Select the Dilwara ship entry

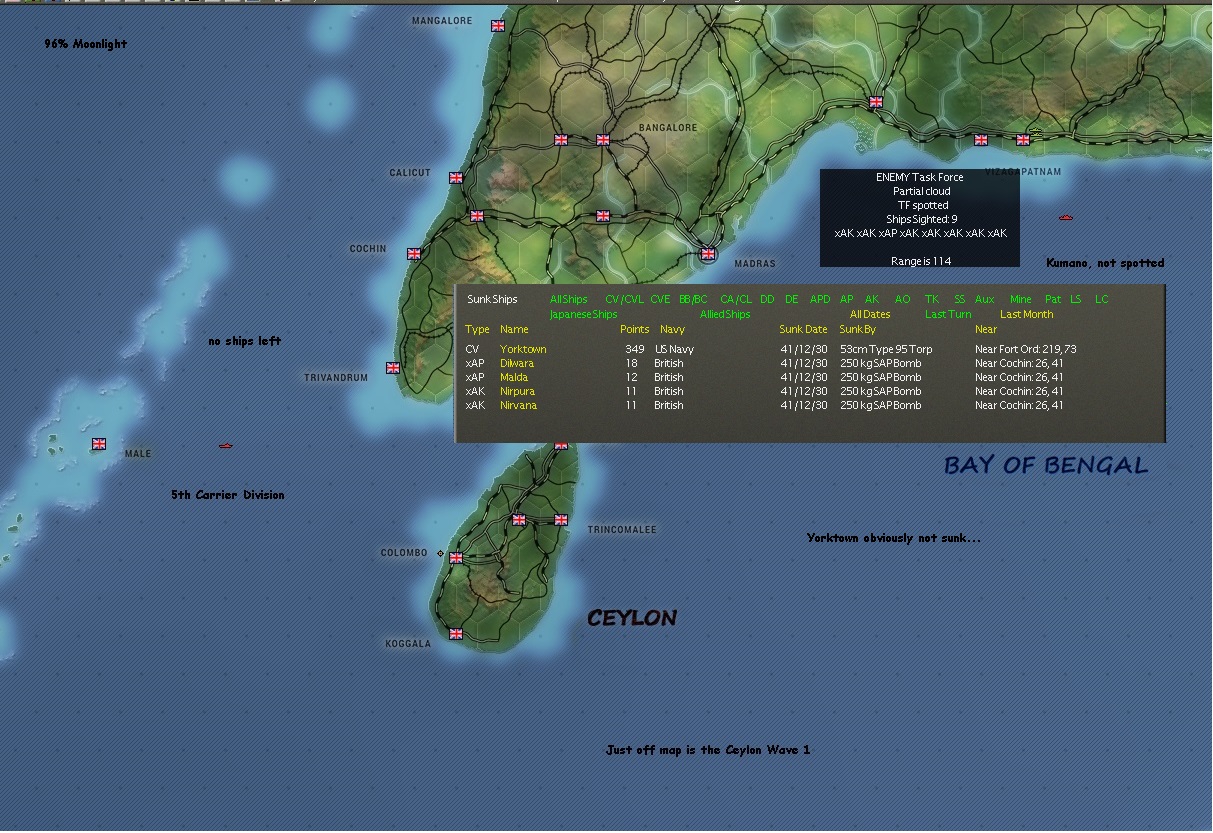517,363
